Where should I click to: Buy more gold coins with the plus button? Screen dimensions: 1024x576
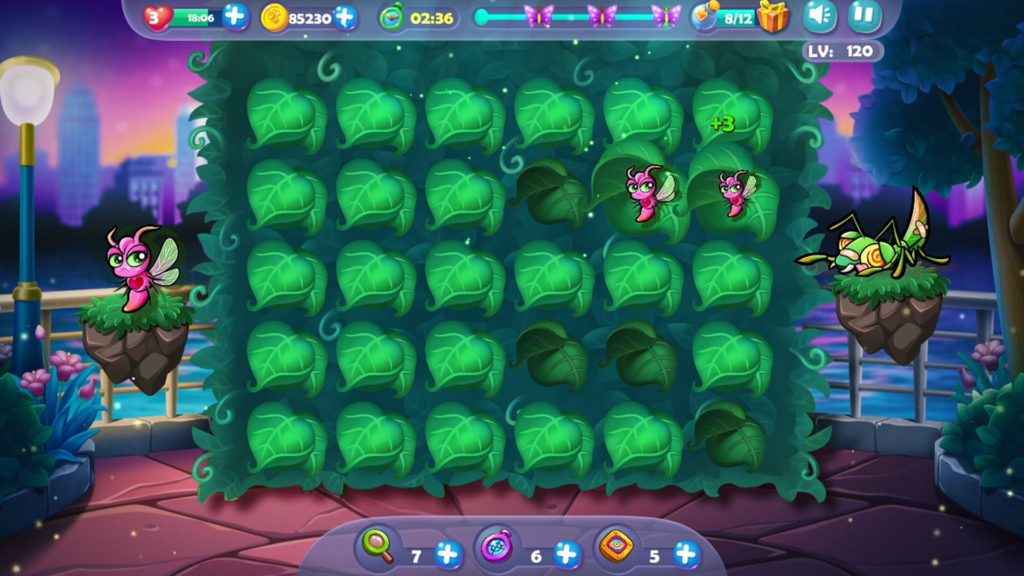[345, 16]
